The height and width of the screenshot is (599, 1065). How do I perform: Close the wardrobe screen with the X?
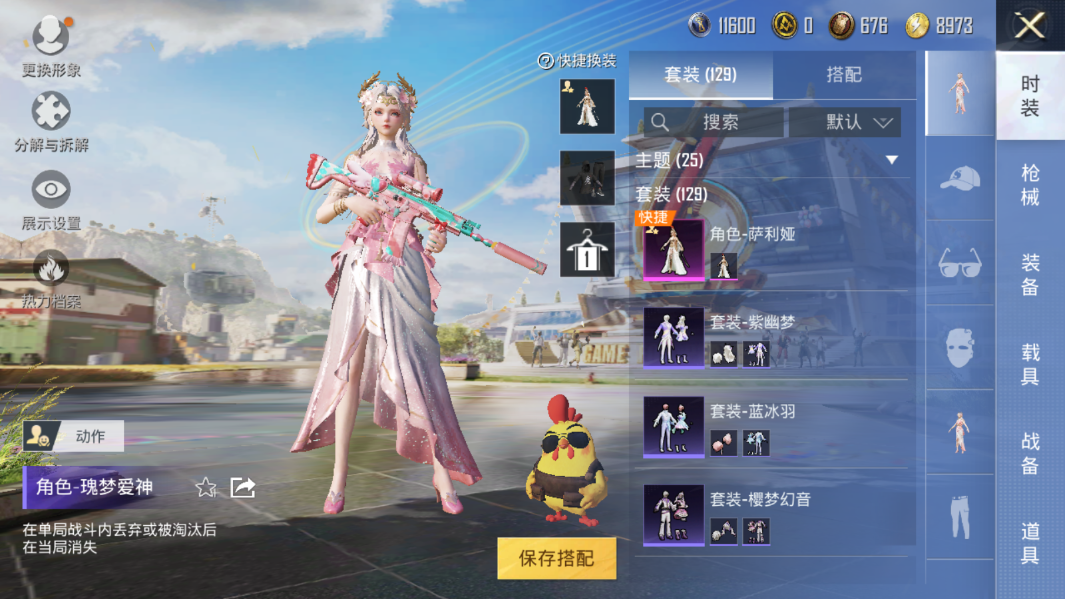[x=1030, y=25]
